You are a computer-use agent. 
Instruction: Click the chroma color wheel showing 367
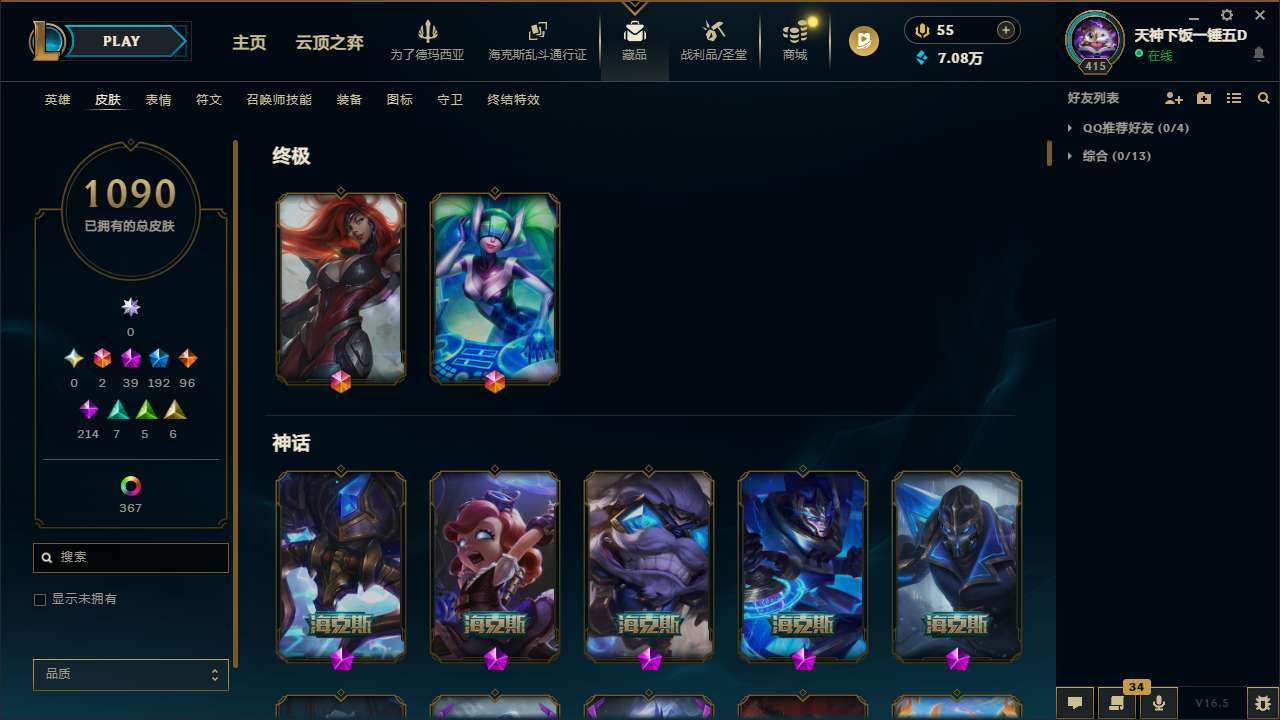(x=130, y=487)
